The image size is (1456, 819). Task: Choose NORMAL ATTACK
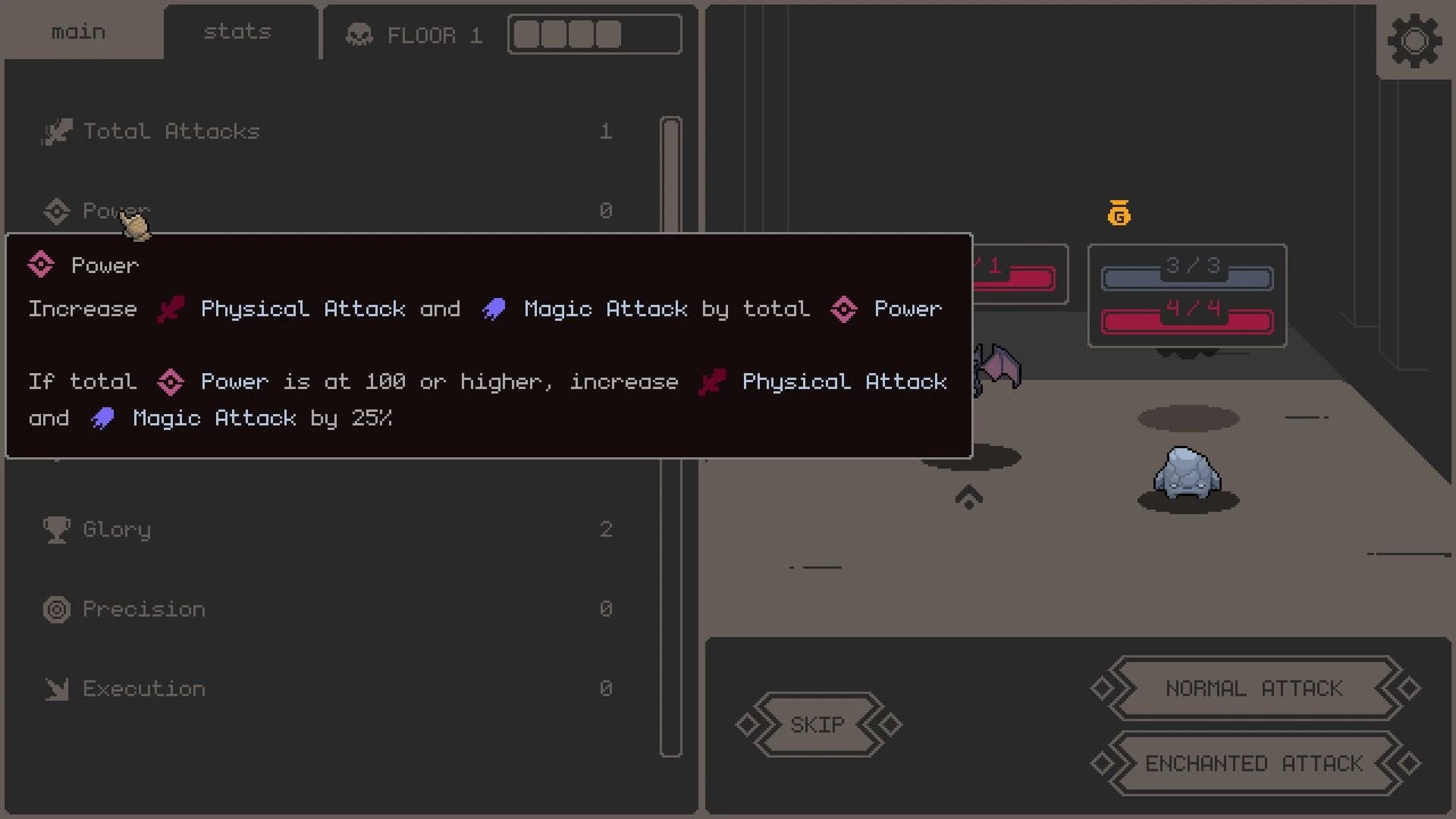[1253, 689]
